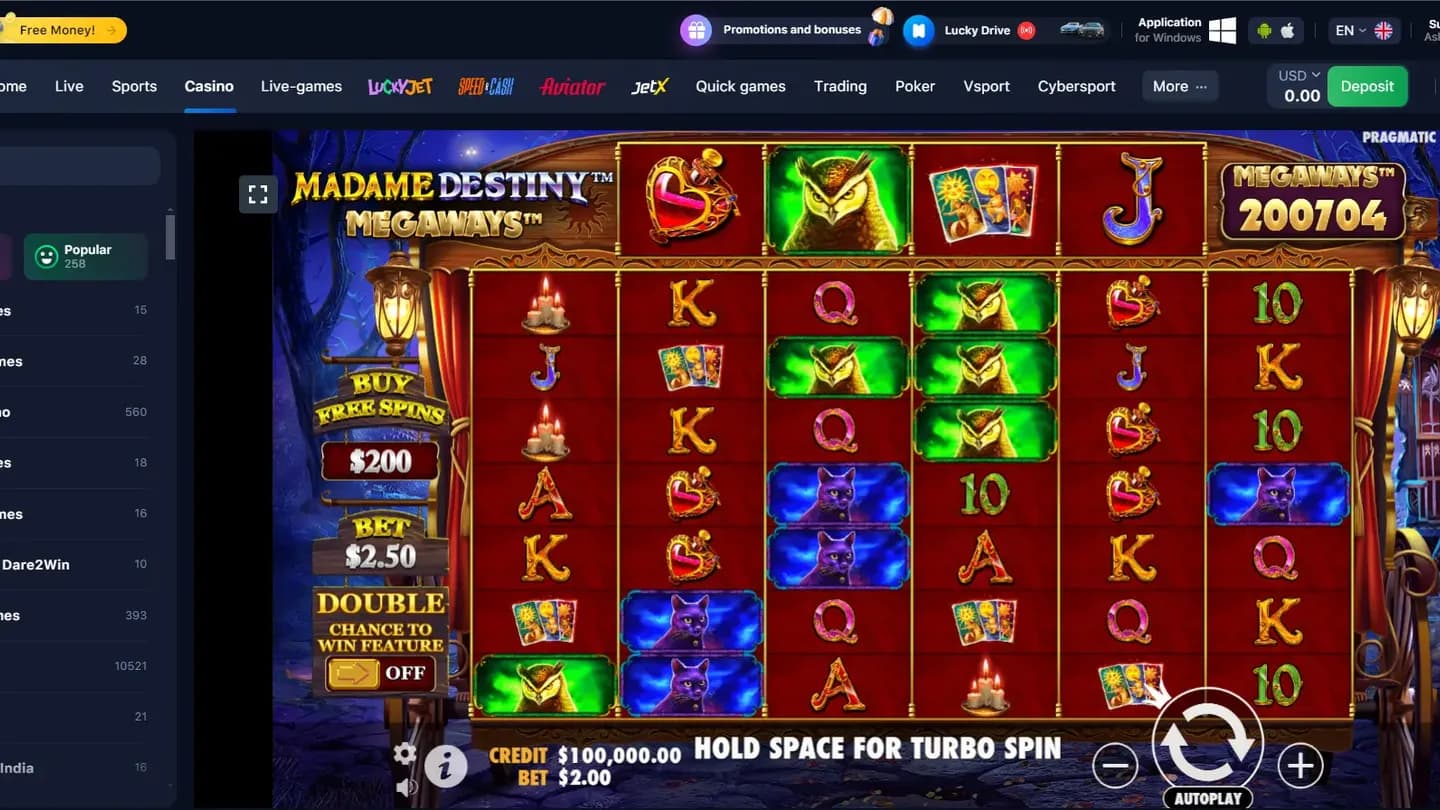Screen dimensions: 1440x810
Task: Click the green Deposit button
Action: pos(1367,86)
